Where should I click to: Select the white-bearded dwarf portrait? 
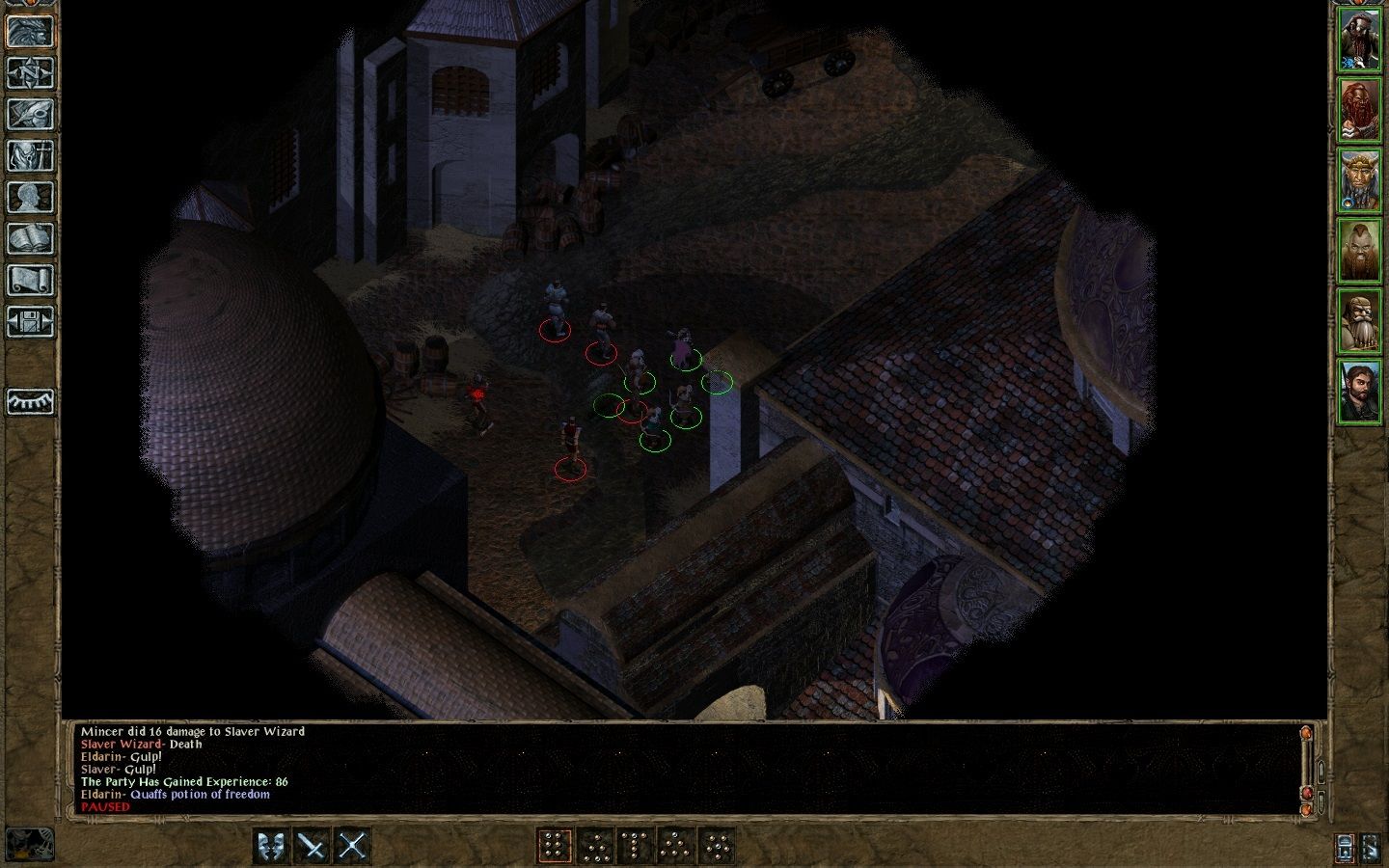point(1359,320)
